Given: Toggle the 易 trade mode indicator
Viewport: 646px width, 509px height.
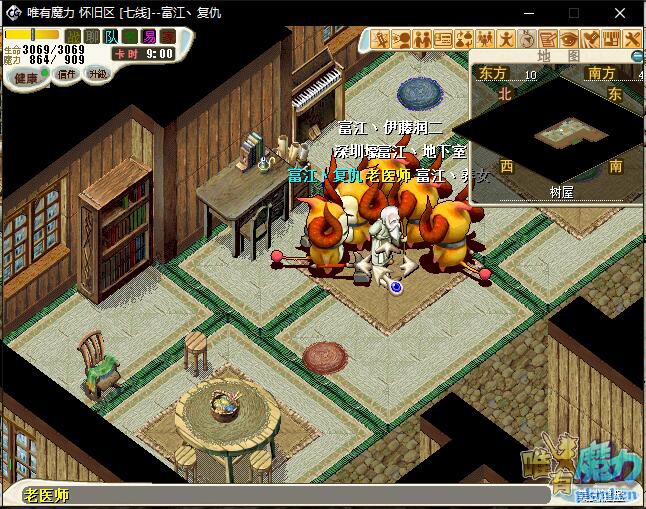Looking at the screenshot, I should pos(149,36).
